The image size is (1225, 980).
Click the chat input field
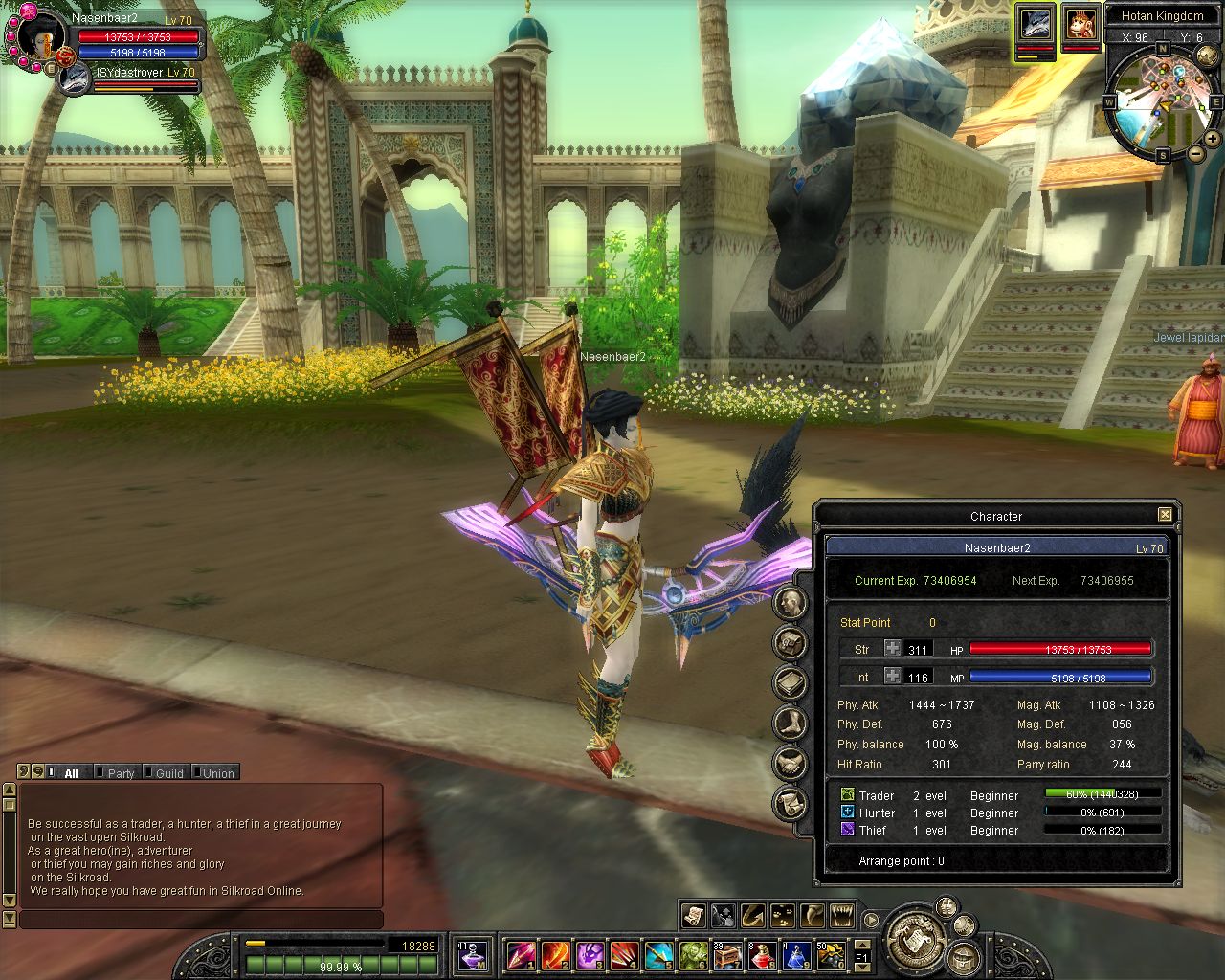(201, 920)
